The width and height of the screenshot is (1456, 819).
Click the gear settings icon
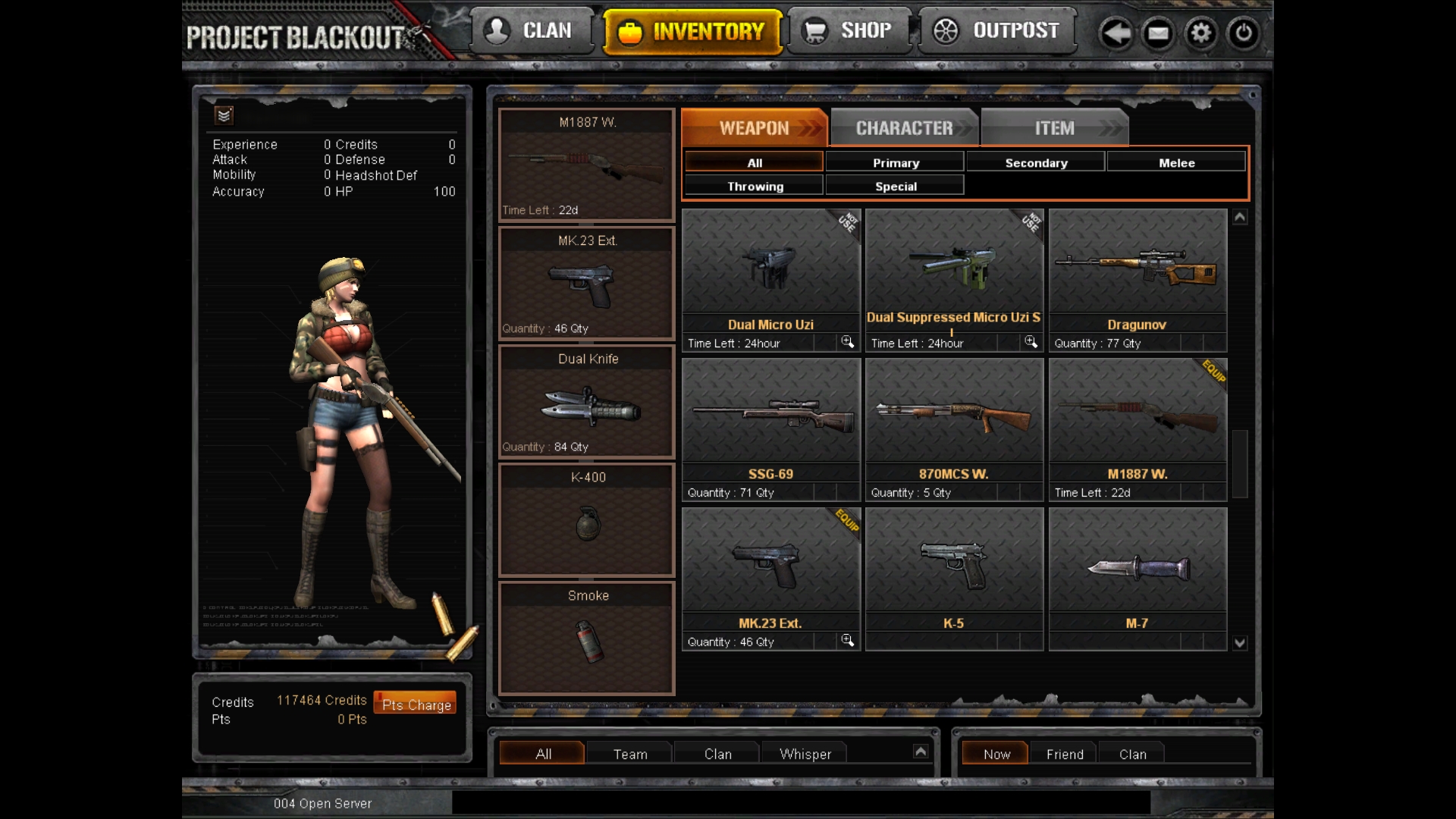click(1200, 33)
